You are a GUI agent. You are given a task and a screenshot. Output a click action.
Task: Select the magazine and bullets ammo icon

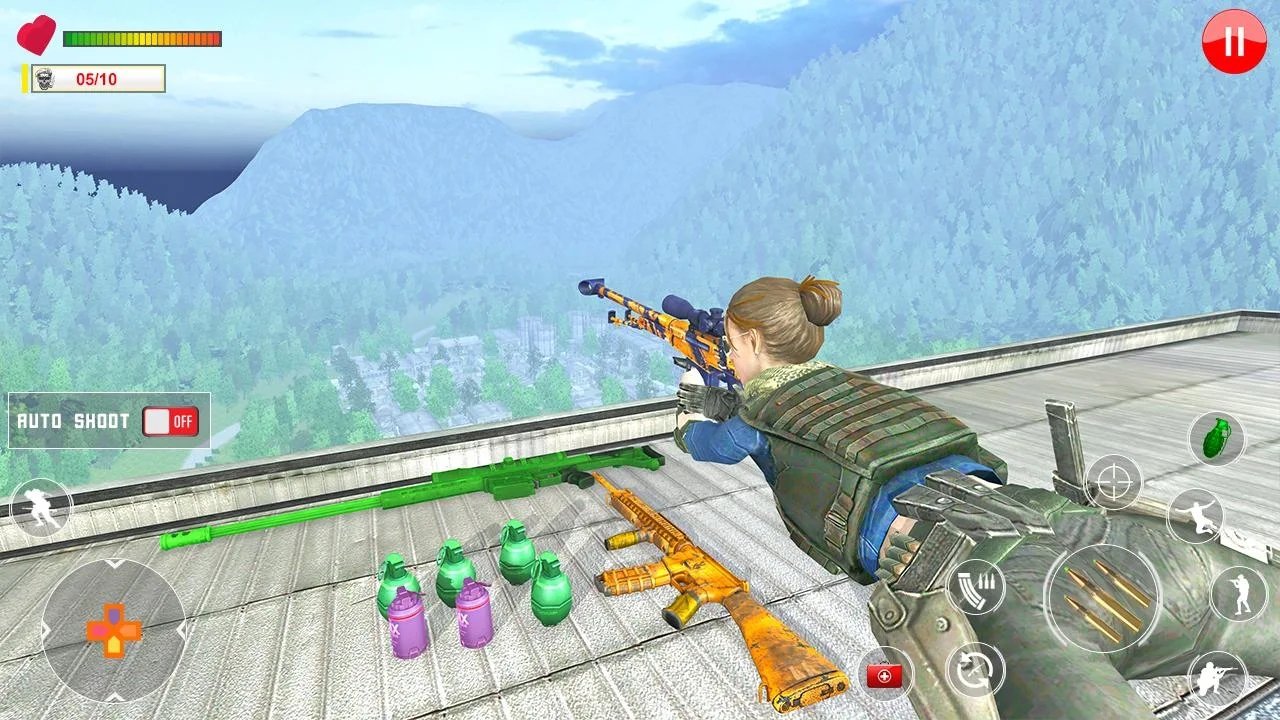tap(975, 587)
